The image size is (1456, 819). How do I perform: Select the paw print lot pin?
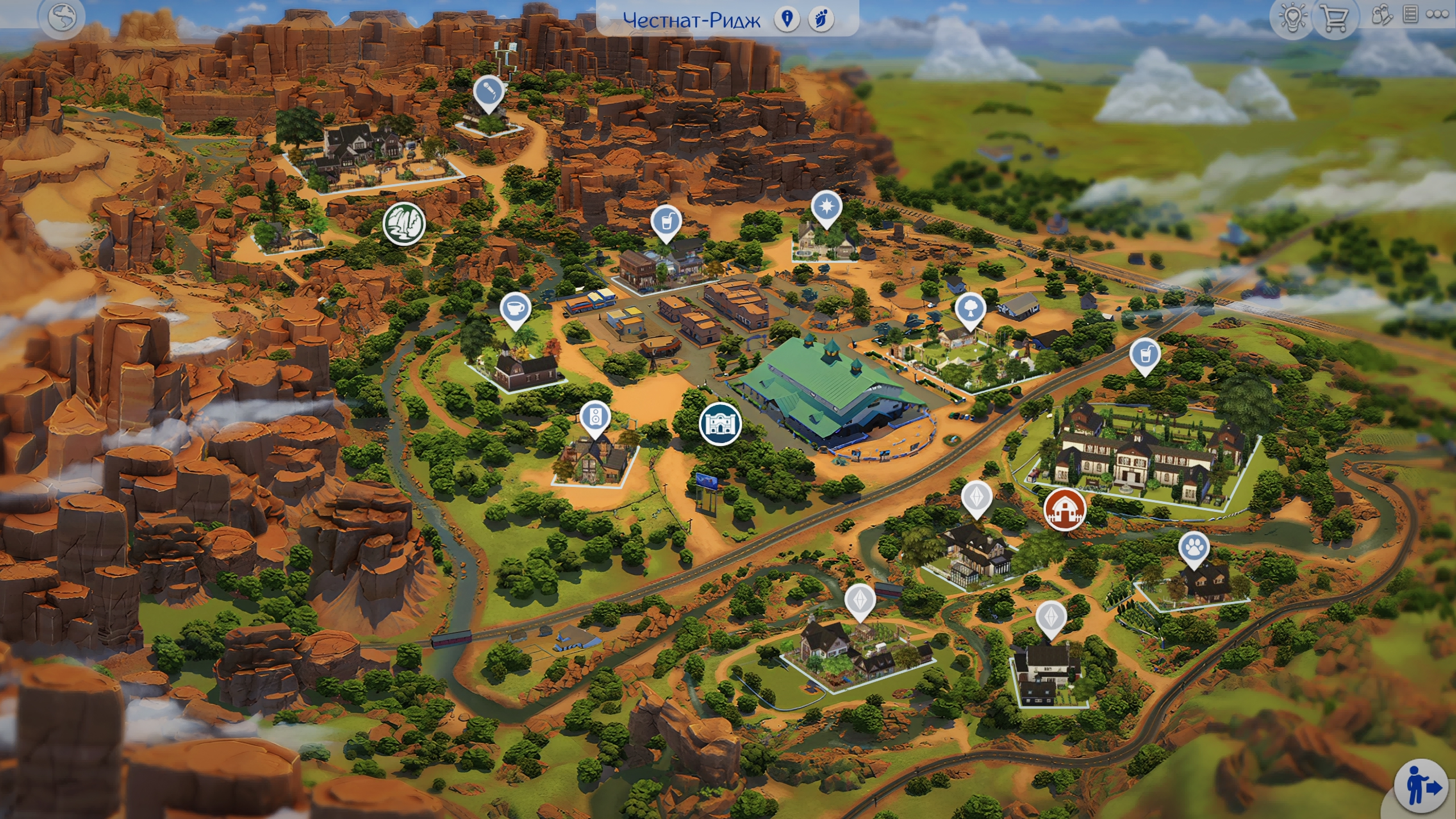coord(1194,548)
